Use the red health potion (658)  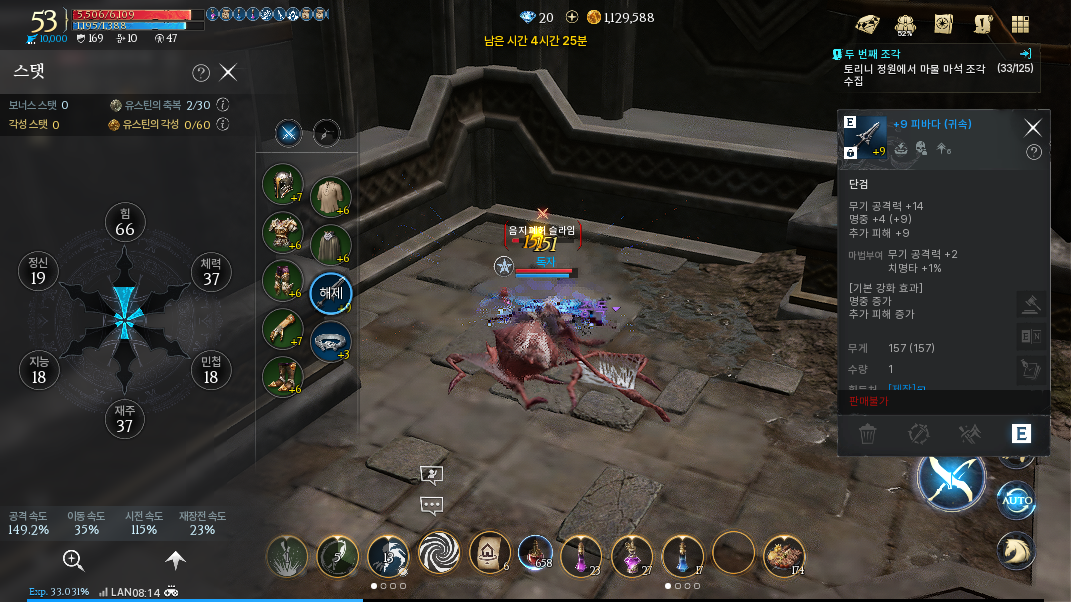pos(536,553)
